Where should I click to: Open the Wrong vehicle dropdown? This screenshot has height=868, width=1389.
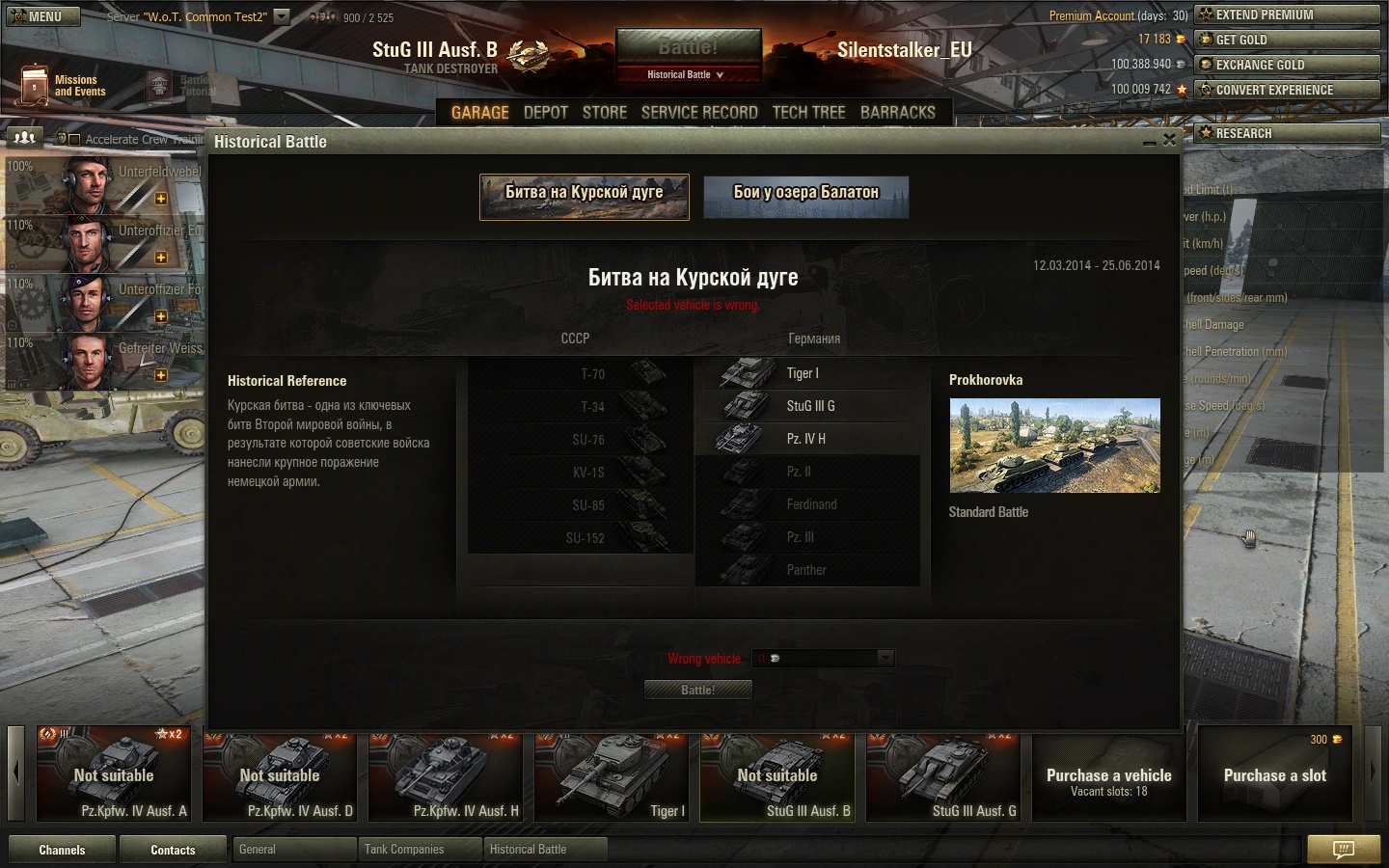[x=885, y=659]
